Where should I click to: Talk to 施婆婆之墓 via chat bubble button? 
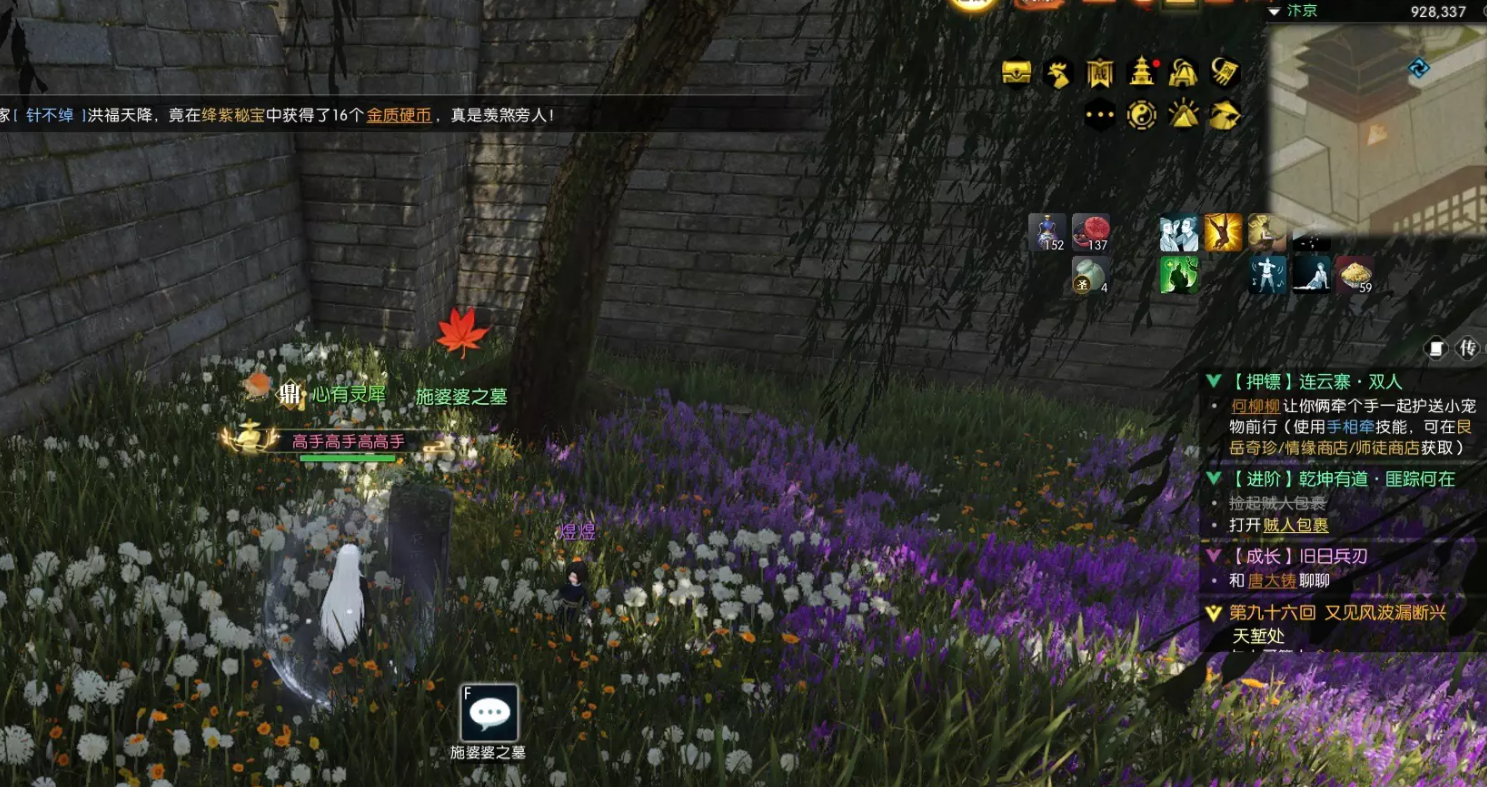coord(489,713)
